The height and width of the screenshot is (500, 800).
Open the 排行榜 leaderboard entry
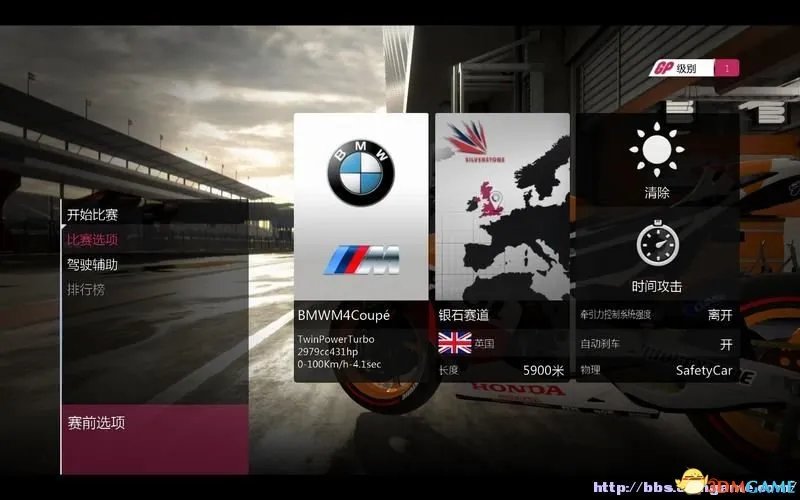[x=86, y=290]
